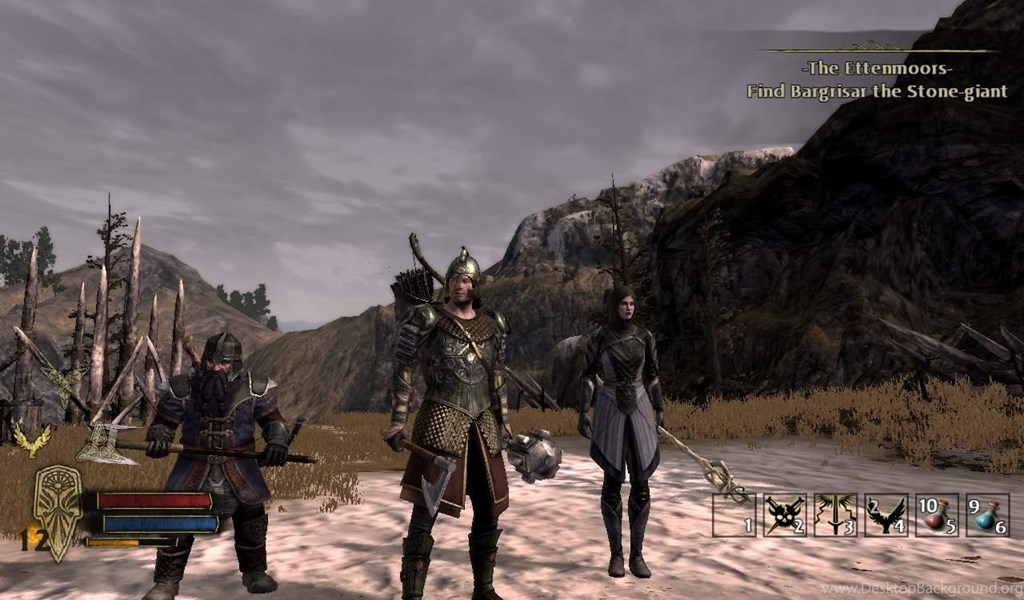Viewport: 1024px width, 600px height.
Task: Trigger the eagle wings ability
Action: (x=886, y=515)
